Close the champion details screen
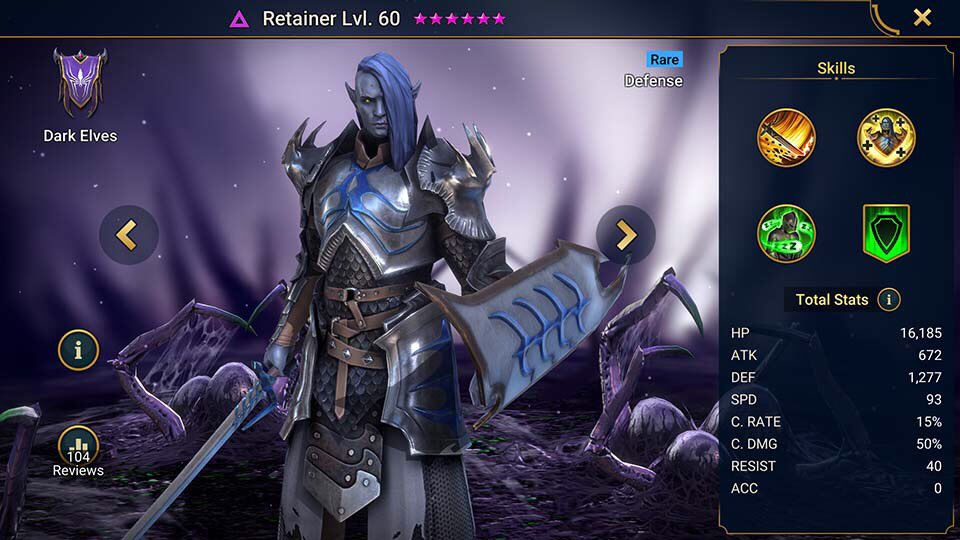Viewport: 960px width, 540px height. [922, 17]
